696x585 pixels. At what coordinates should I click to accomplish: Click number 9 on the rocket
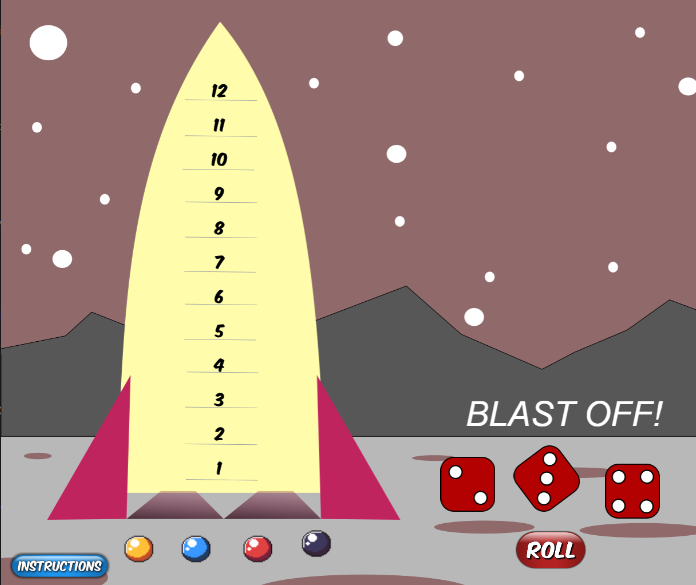pyautogui.click(x=219, y=194)
